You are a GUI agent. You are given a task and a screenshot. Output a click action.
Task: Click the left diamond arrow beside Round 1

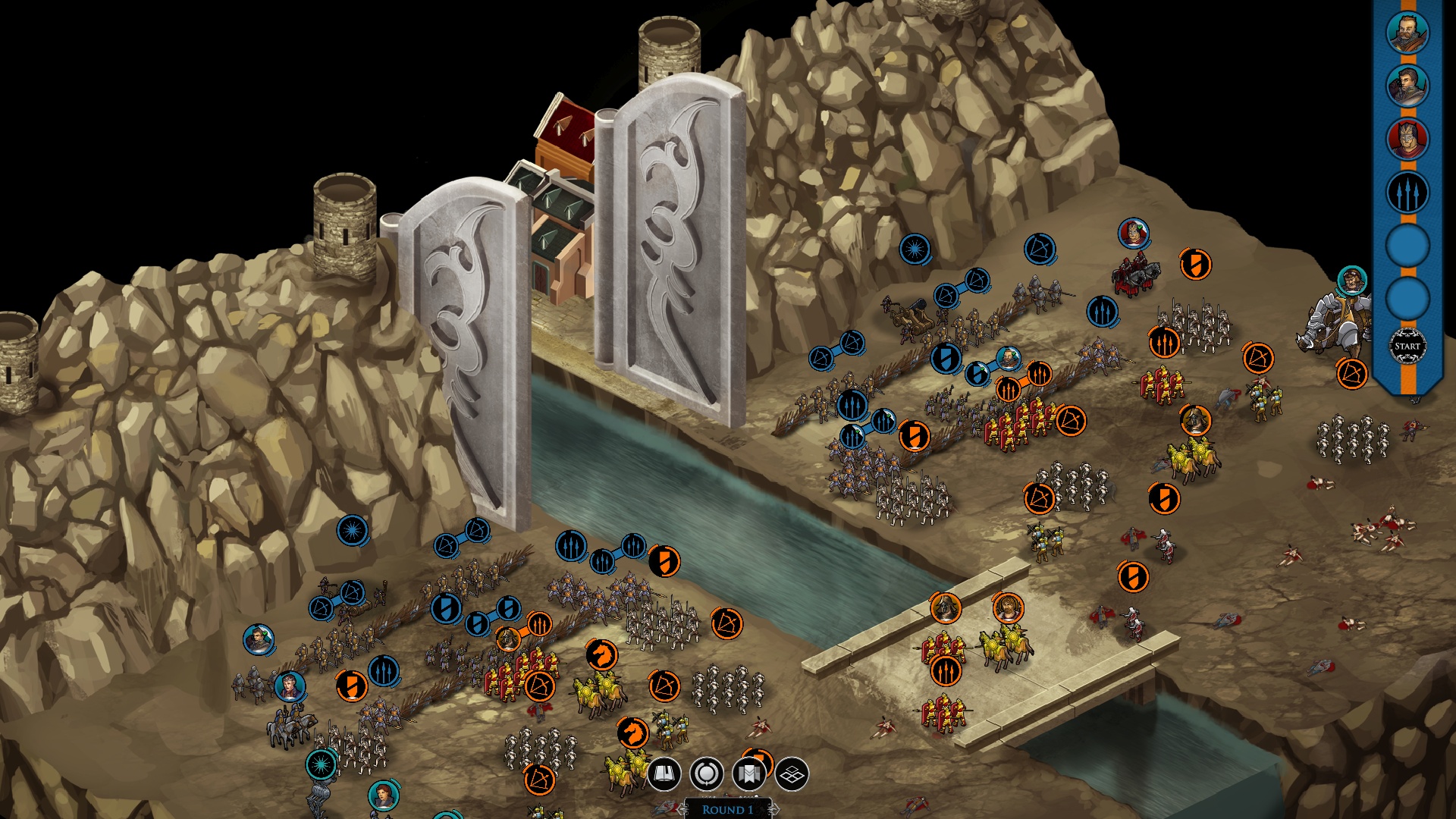click(684, 811)
